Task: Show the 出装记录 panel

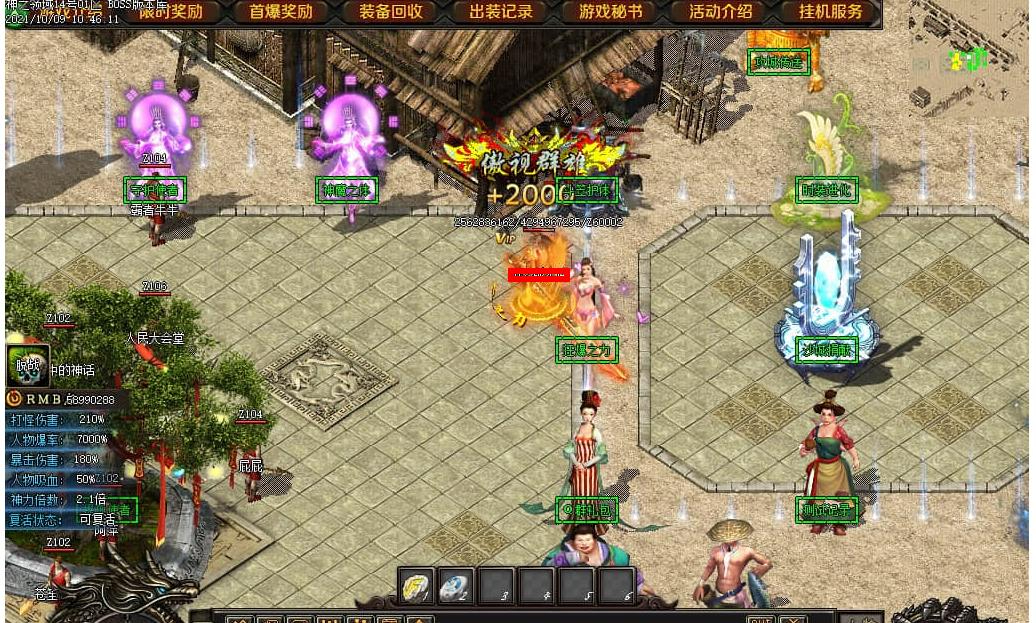Action: click(501, 13)
